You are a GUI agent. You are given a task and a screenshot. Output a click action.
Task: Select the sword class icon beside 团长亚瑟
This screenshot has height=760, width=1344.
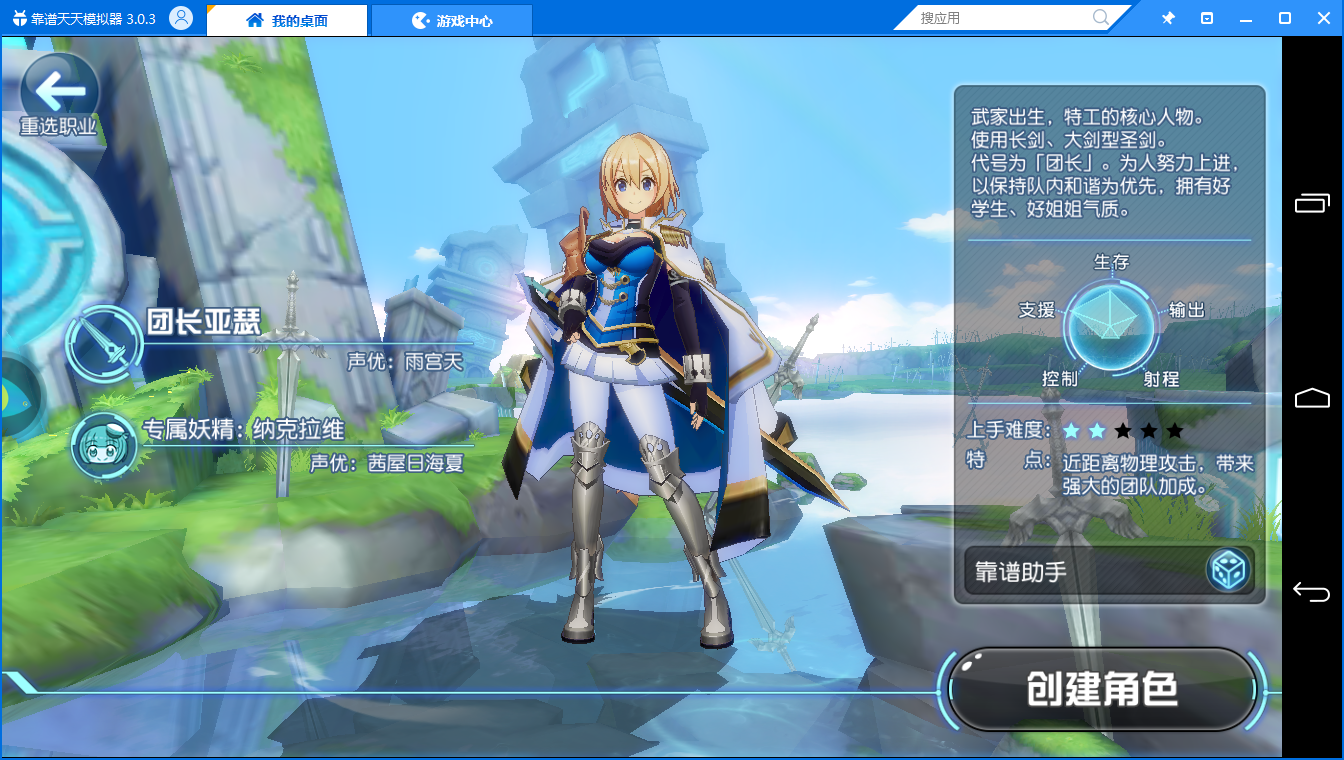pyautogui.click(x=104, y=342)
